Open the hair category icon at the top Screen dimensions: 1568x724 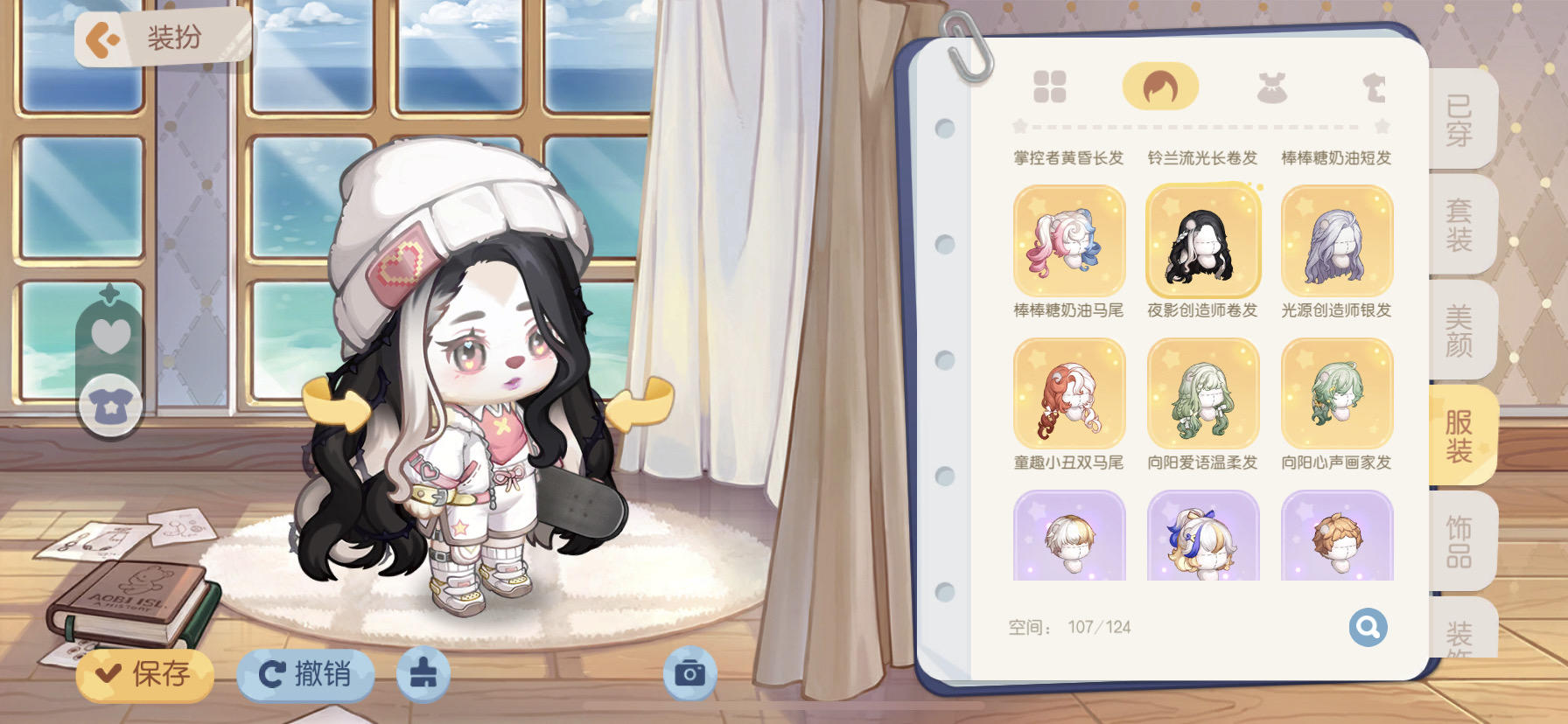pos(1160,87)
